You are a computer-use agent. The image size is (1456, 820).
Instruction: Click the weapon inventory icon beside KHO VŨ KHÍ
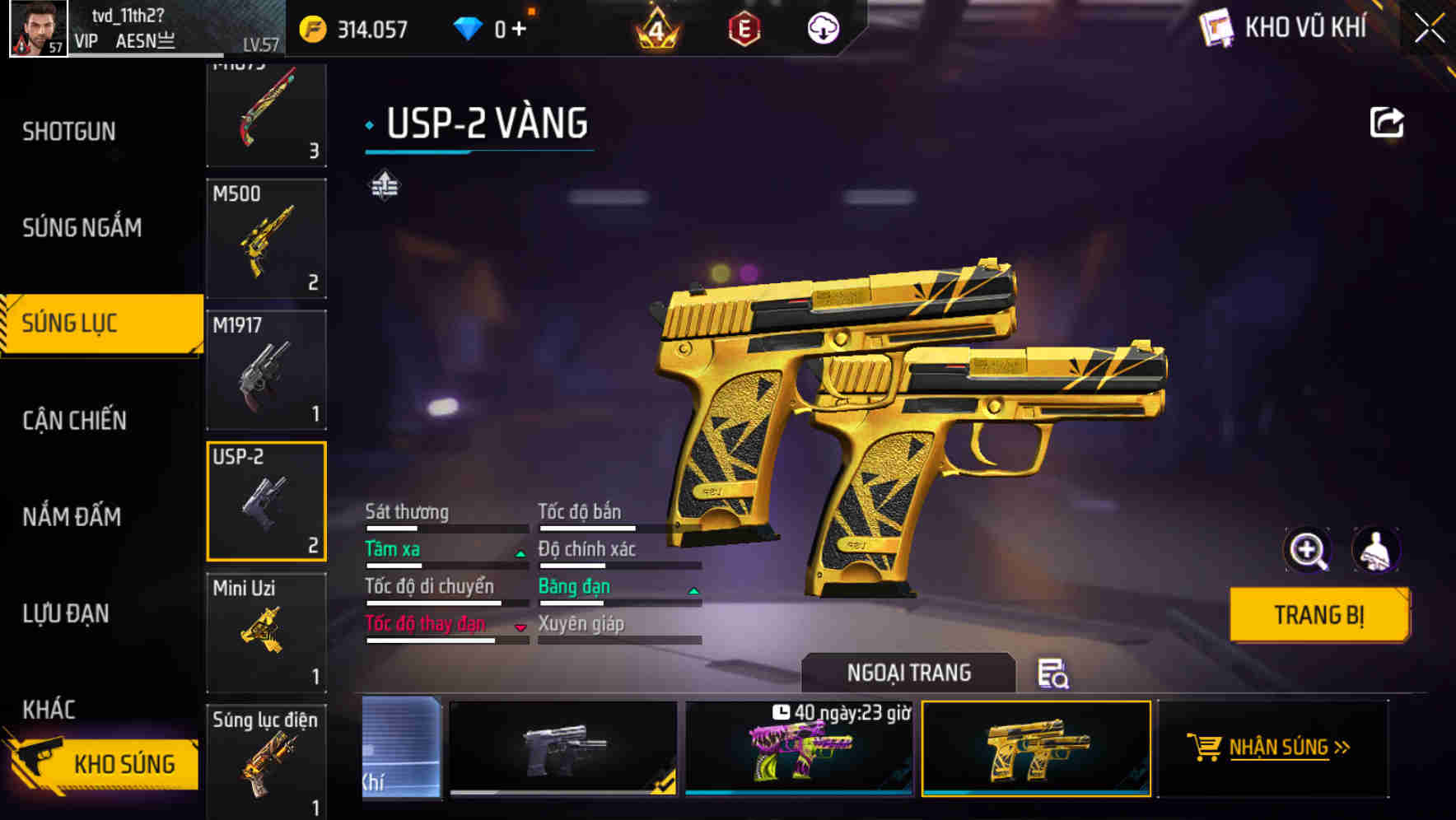1218,27
